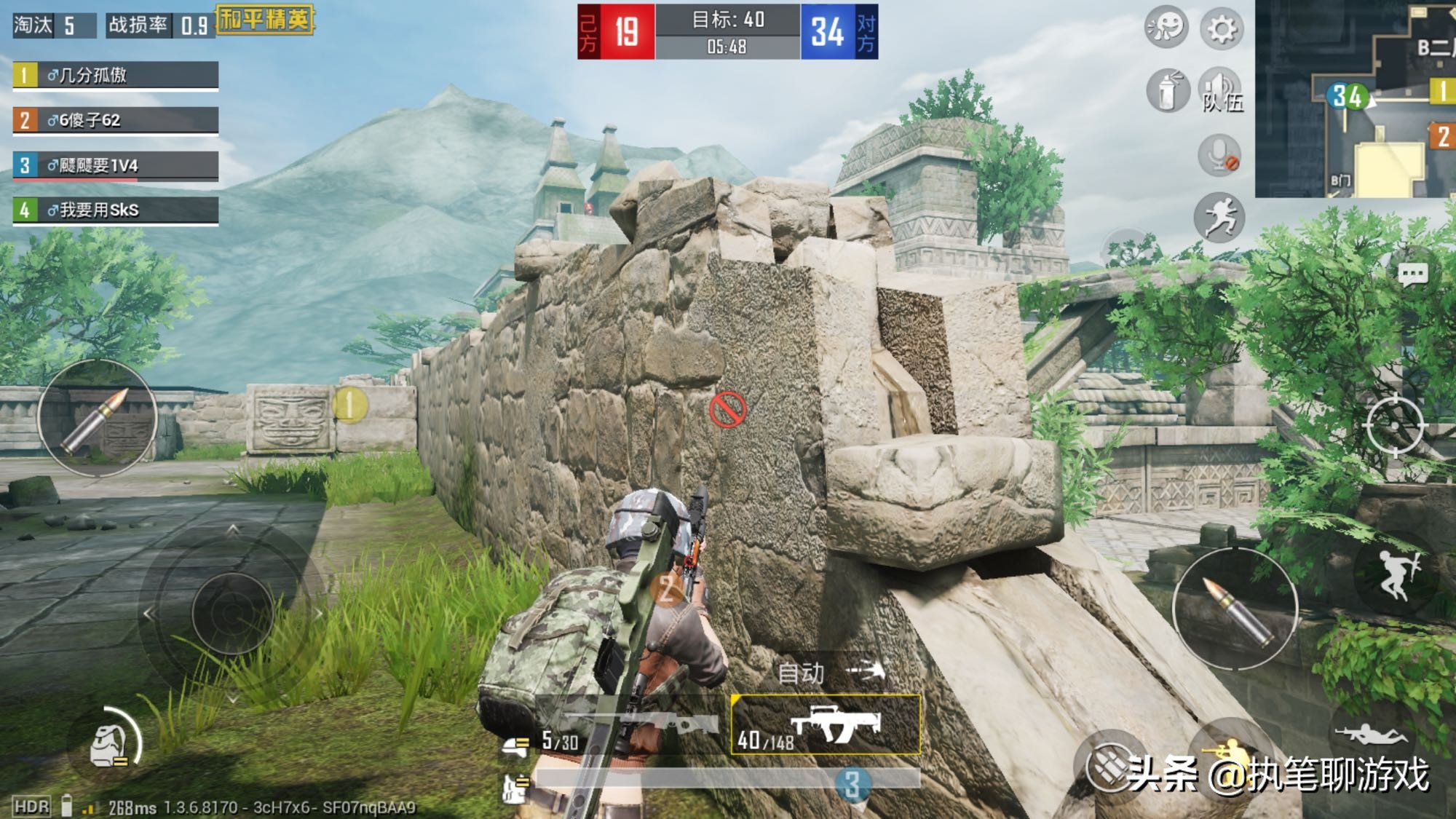Tap the aim-down-sights crosshair button
The image size is (1456, 819).
point(1395,426)
